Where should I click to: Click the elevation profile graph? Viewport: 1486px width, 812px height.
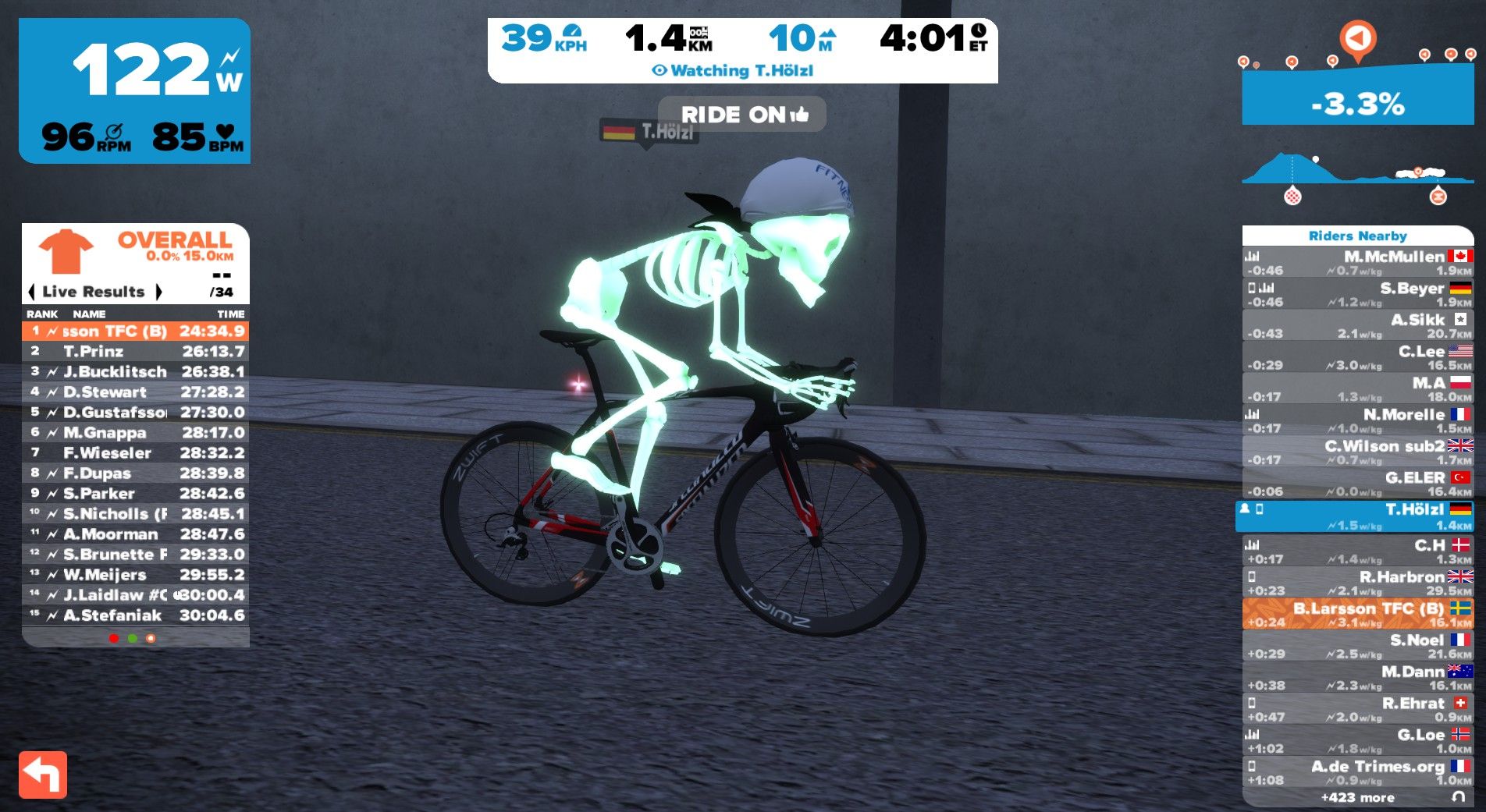click(1357, 173)
